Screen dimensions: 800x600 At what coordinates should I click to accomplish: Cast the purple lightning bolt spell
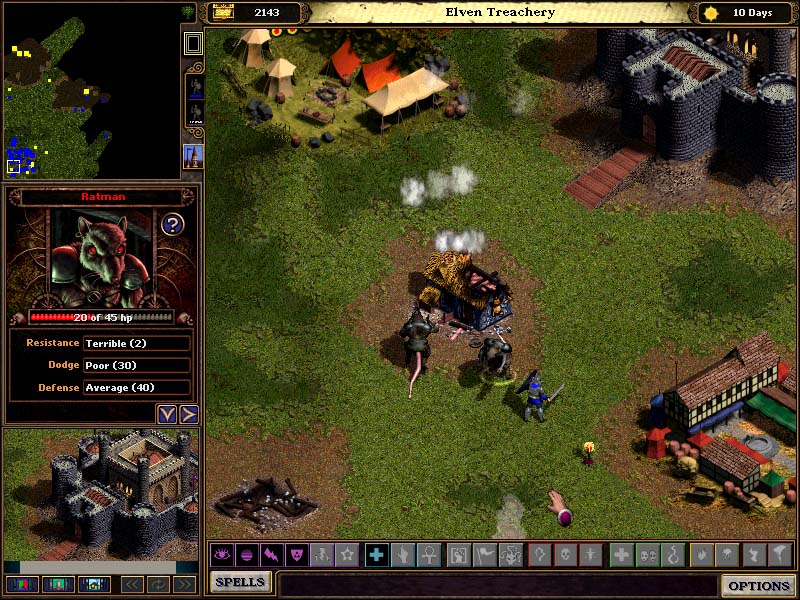pos(272,554)
